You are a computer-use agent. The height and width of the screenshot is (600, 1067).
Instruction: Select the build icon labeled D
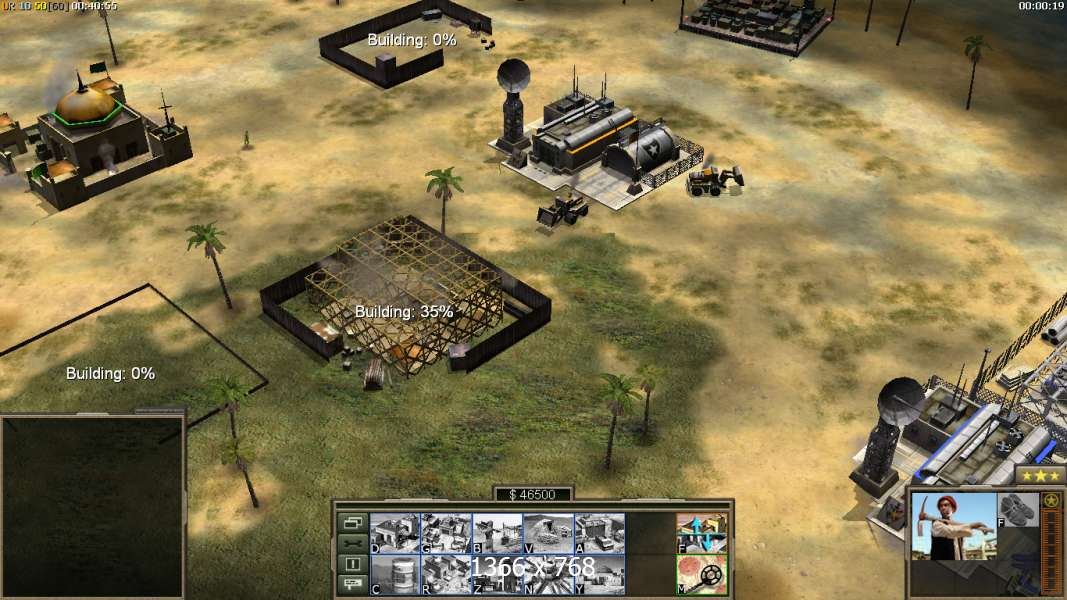(x=394, y=532)
